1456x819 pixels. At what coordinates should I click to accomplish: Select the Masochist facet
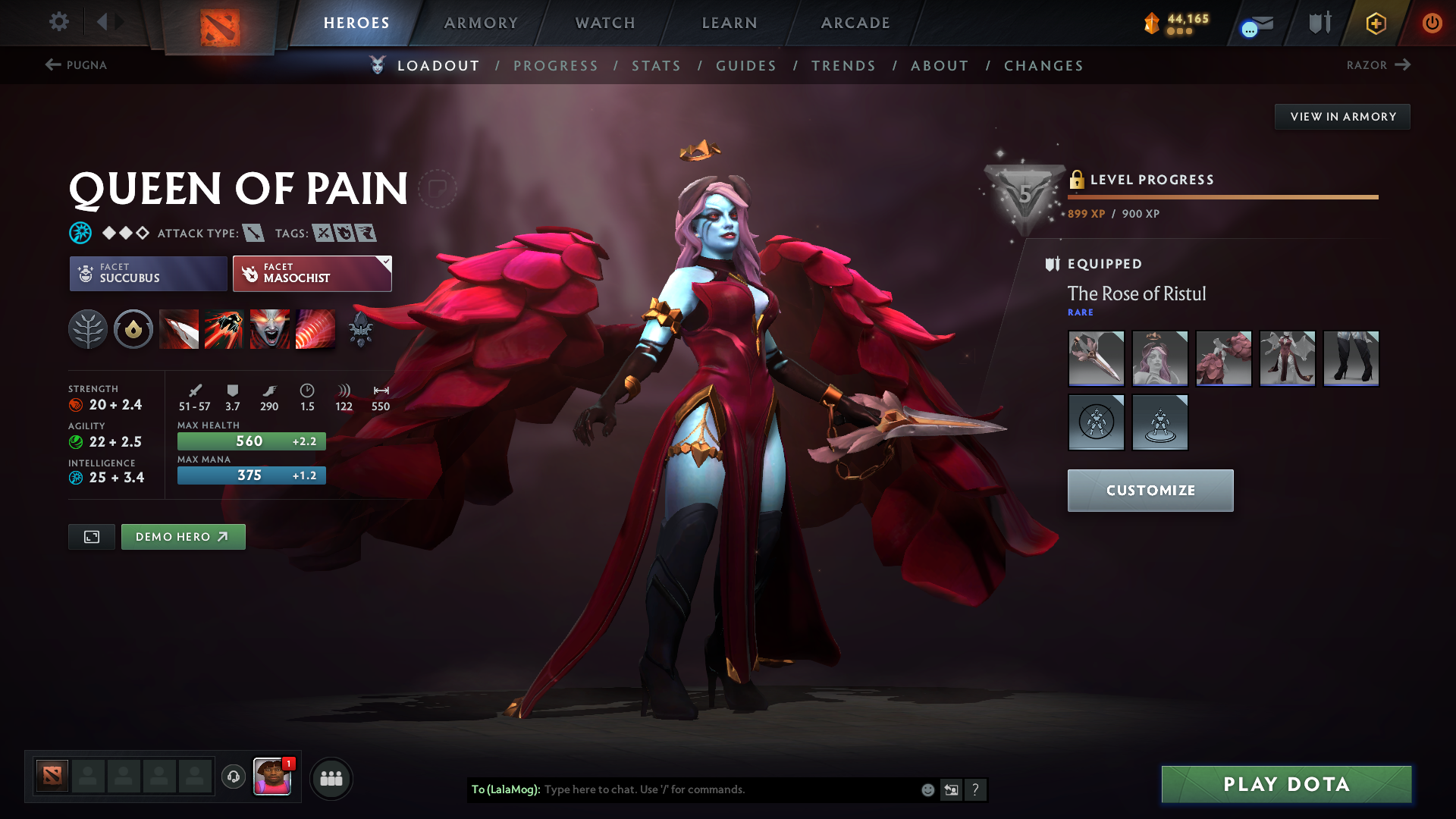pos(311,273)
